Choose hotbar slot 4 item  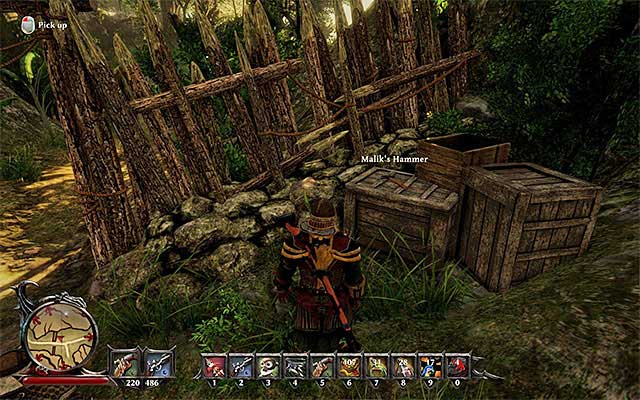pyautogui.click(x=295, y=366)
